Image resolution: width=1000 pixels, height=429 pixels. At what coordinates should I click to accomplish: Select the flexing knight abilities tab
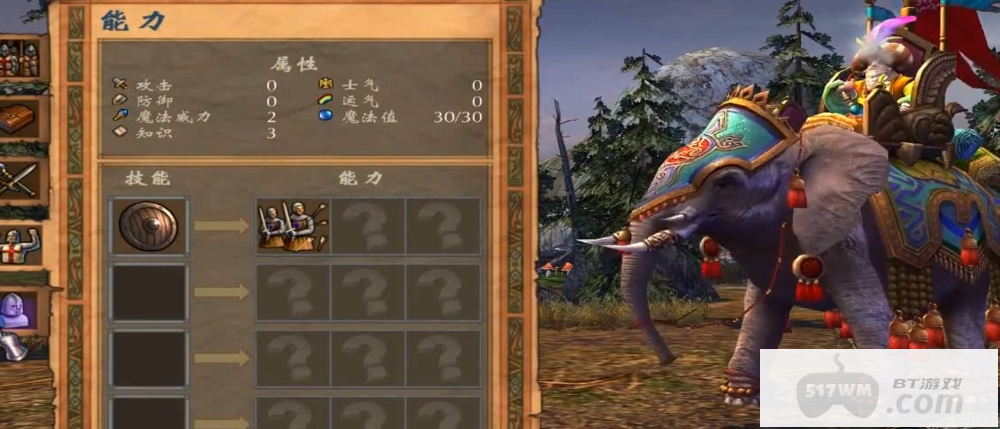pyautogui.click(x=20, y=247)
